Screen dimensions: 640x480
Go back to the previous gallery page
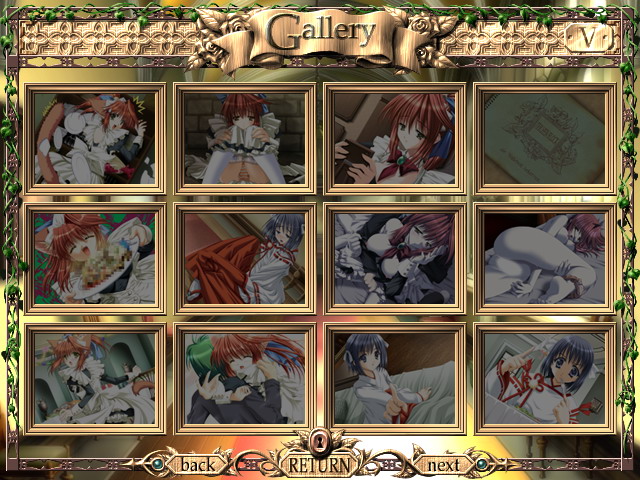[x=197, y=465]
